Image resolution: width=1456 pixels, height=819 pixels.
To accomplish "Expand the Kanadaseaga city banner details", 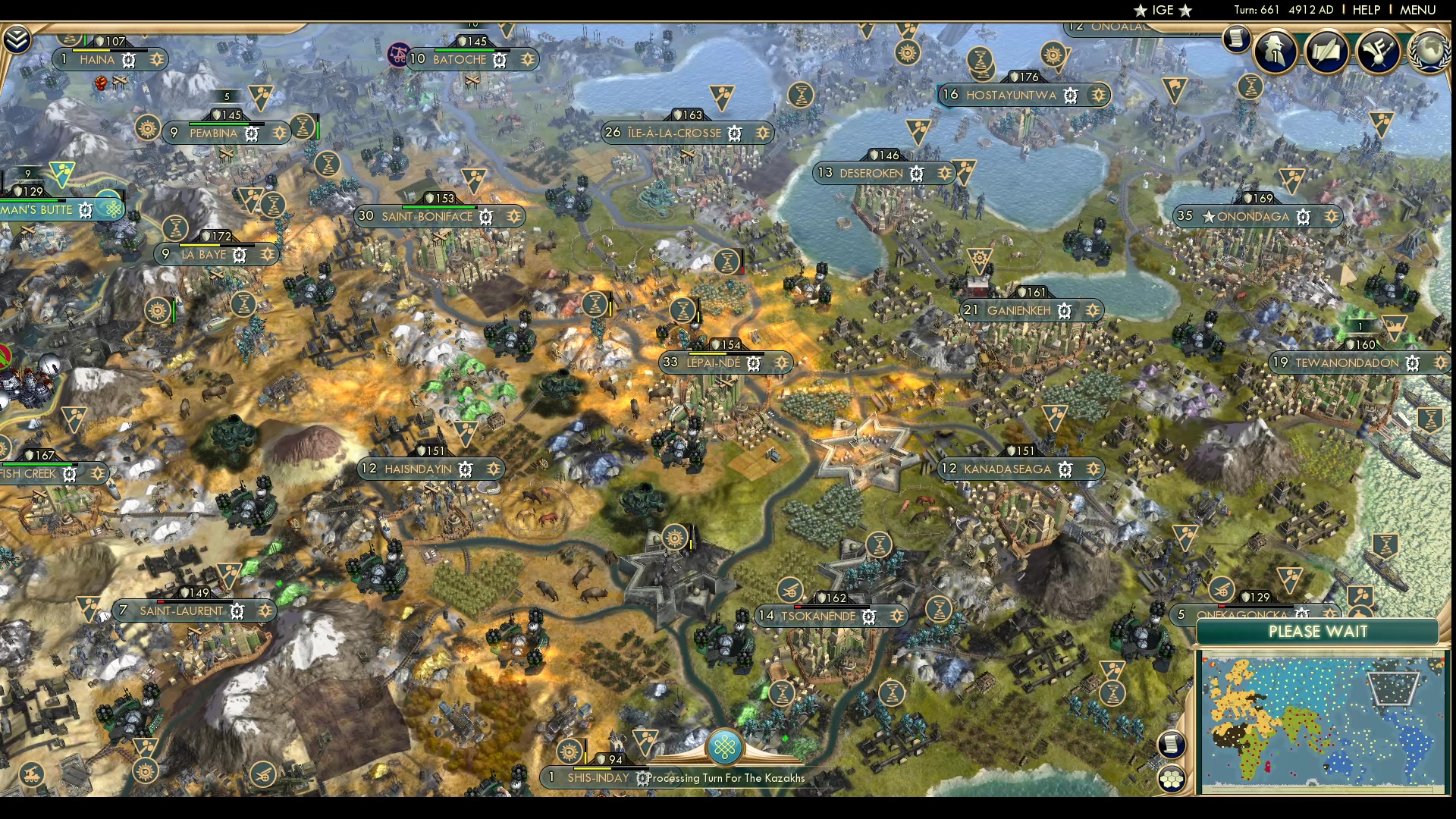I will click(x=1092, y=469).
